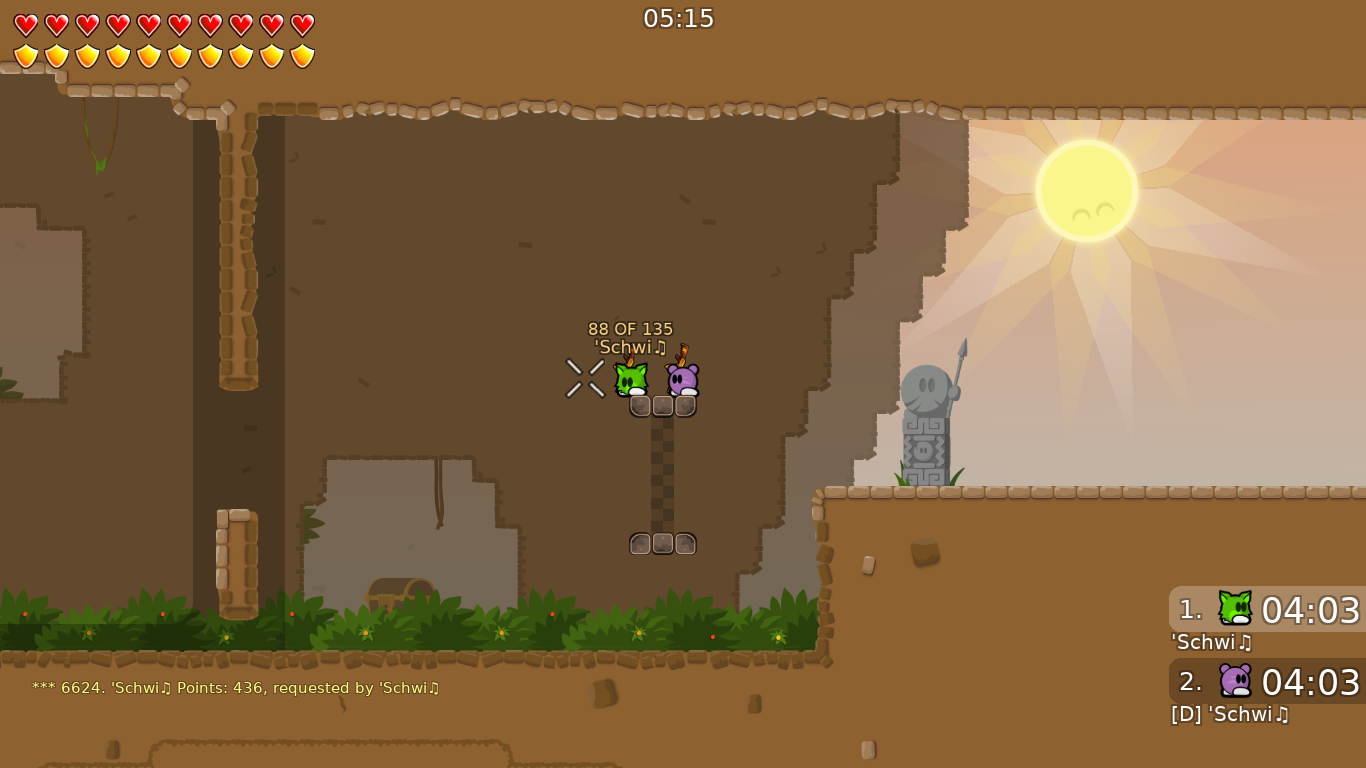Click the purple tee character on the platform

coord(682,380)
